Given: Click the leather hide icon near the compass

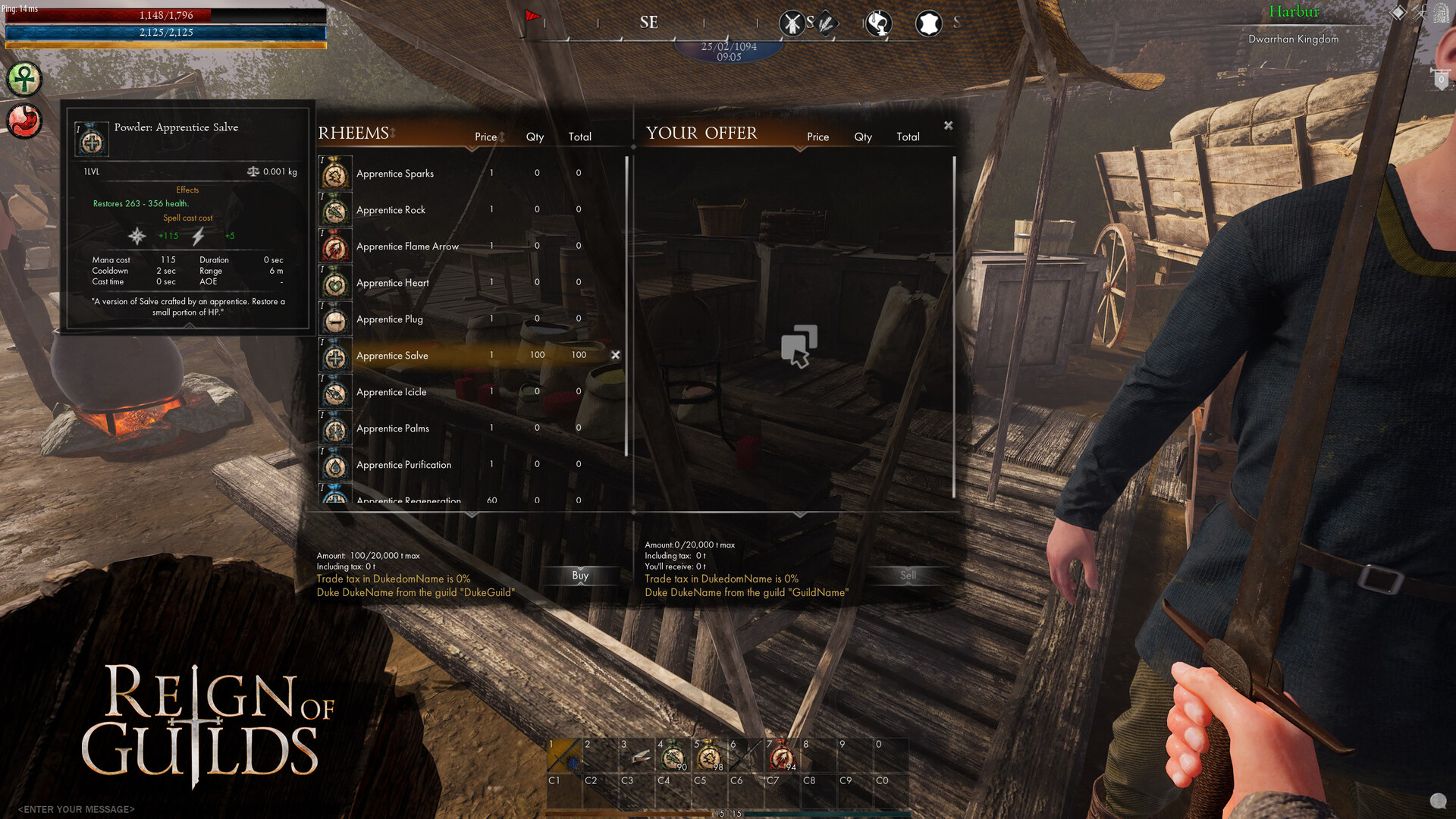Looking at the screenshot, I should tap(929, 23).
